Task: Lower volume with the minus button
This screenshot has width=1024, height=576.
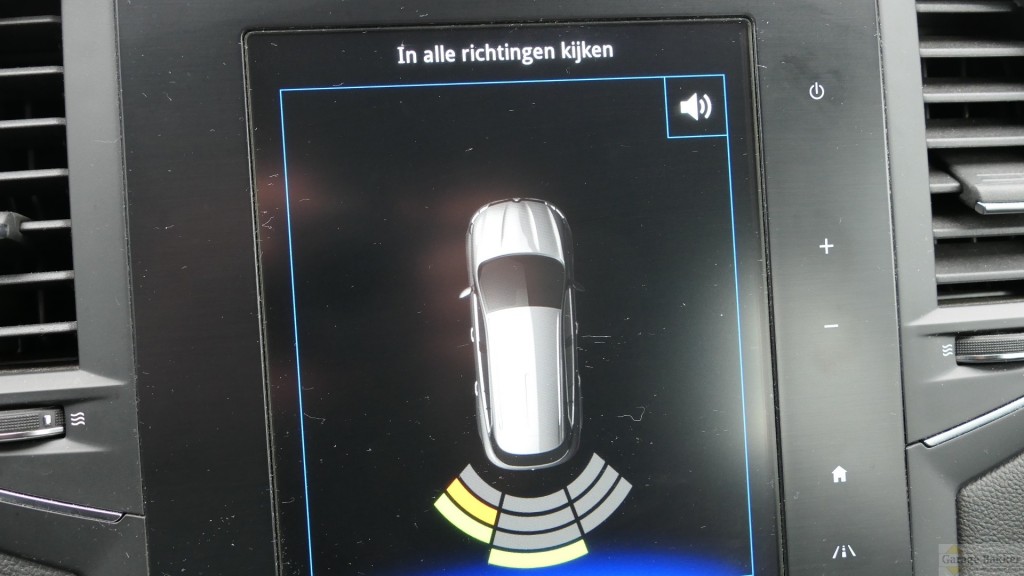Action: tap(831, 326)
